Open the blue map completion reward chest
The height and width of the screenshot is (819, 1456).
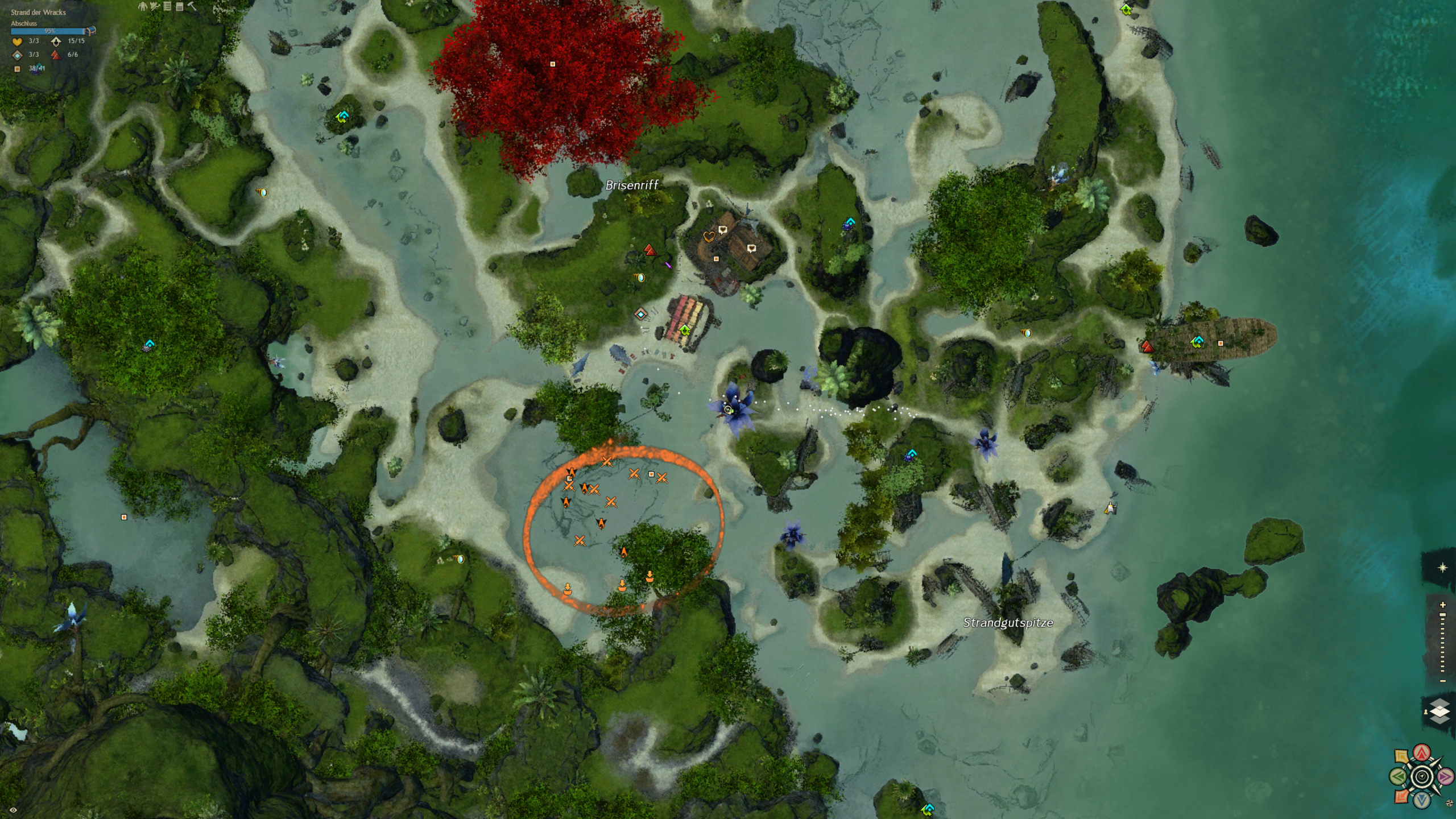(x=91, y=31)
